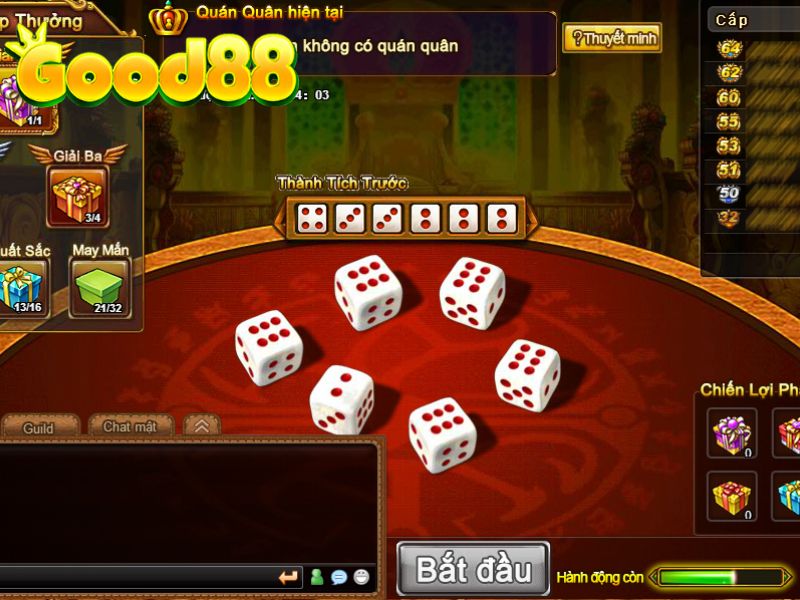Click the Bắt đầu start button
This screenshot has height=600, width=800.
click(x=473, y=569)
